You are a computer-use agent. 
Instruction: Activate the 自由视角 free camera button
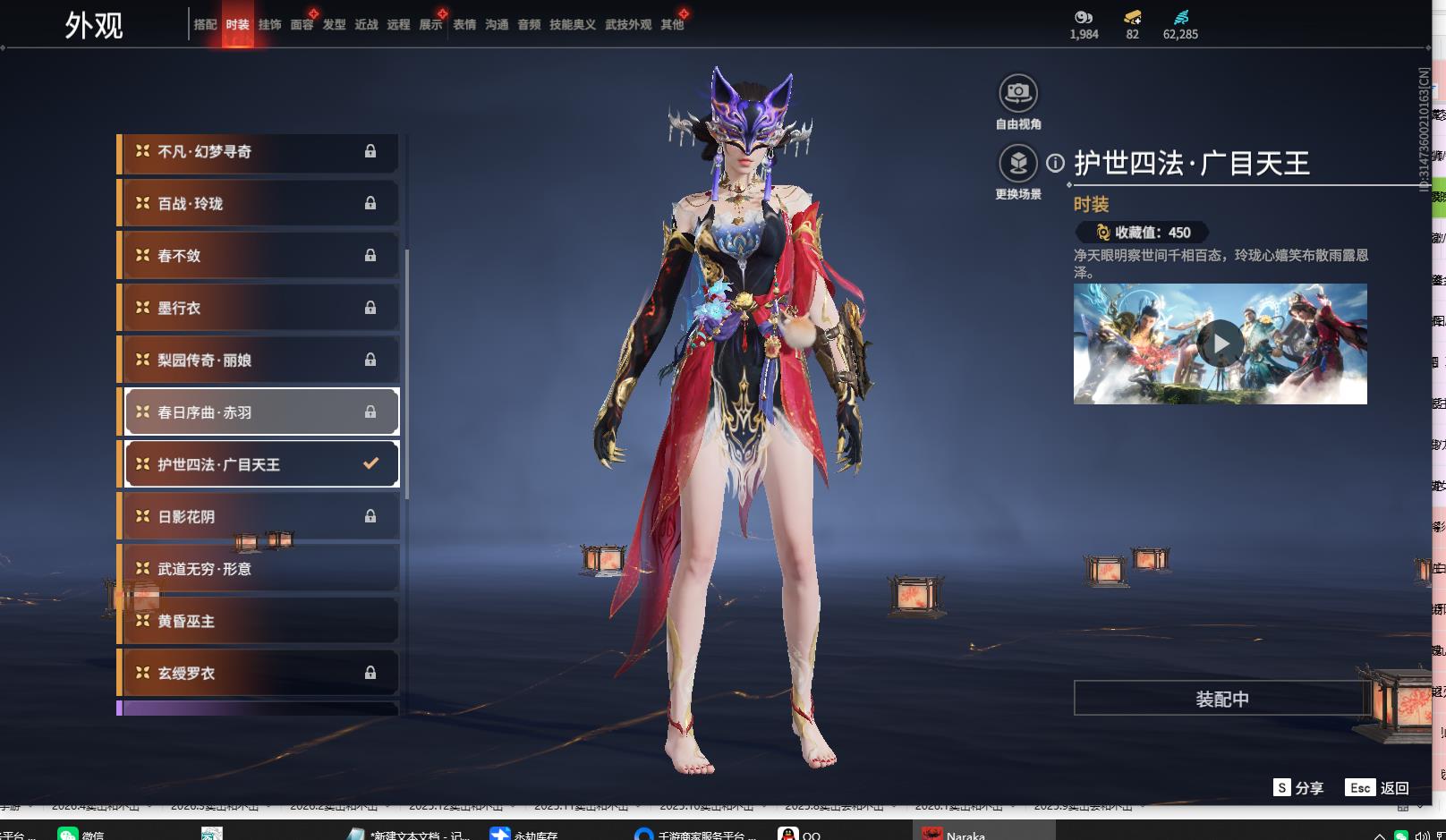(1018, 93)
